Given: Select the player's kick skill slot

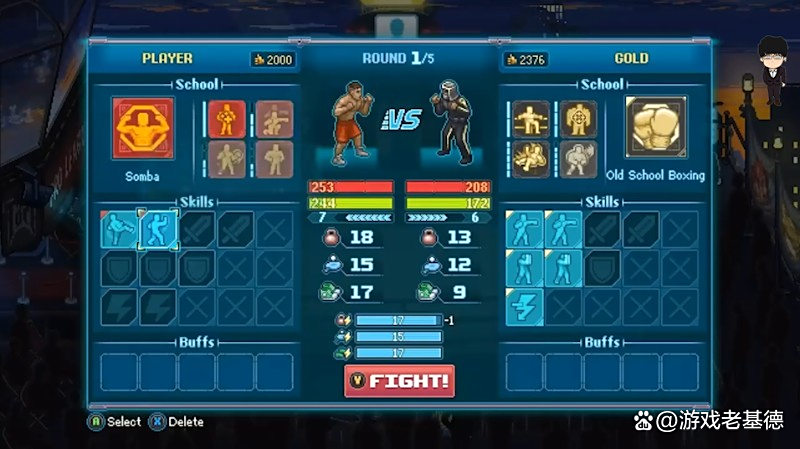Looking at the screenshot, I should 119,230.
